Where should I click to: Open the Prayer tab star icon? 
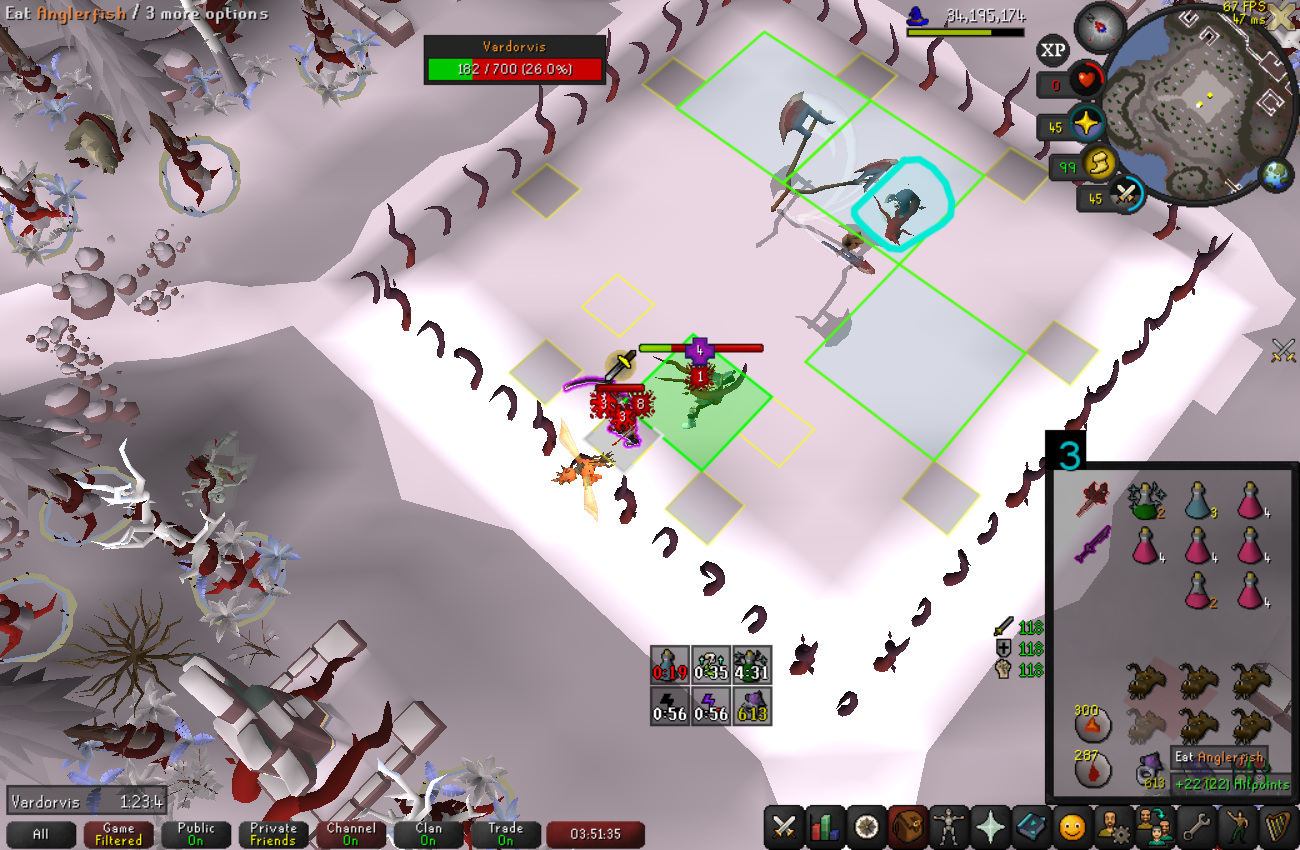[990, 827]
